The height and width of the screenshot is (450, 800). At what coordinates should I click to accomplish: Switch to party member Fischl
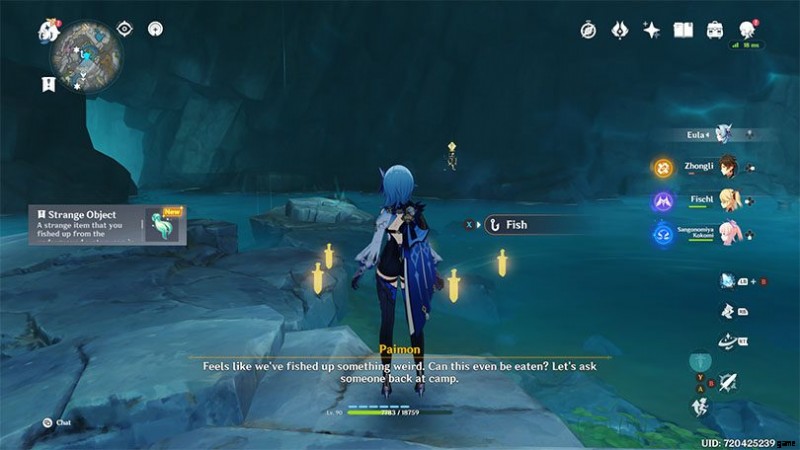pyautogui.click(x=728, y=201)
